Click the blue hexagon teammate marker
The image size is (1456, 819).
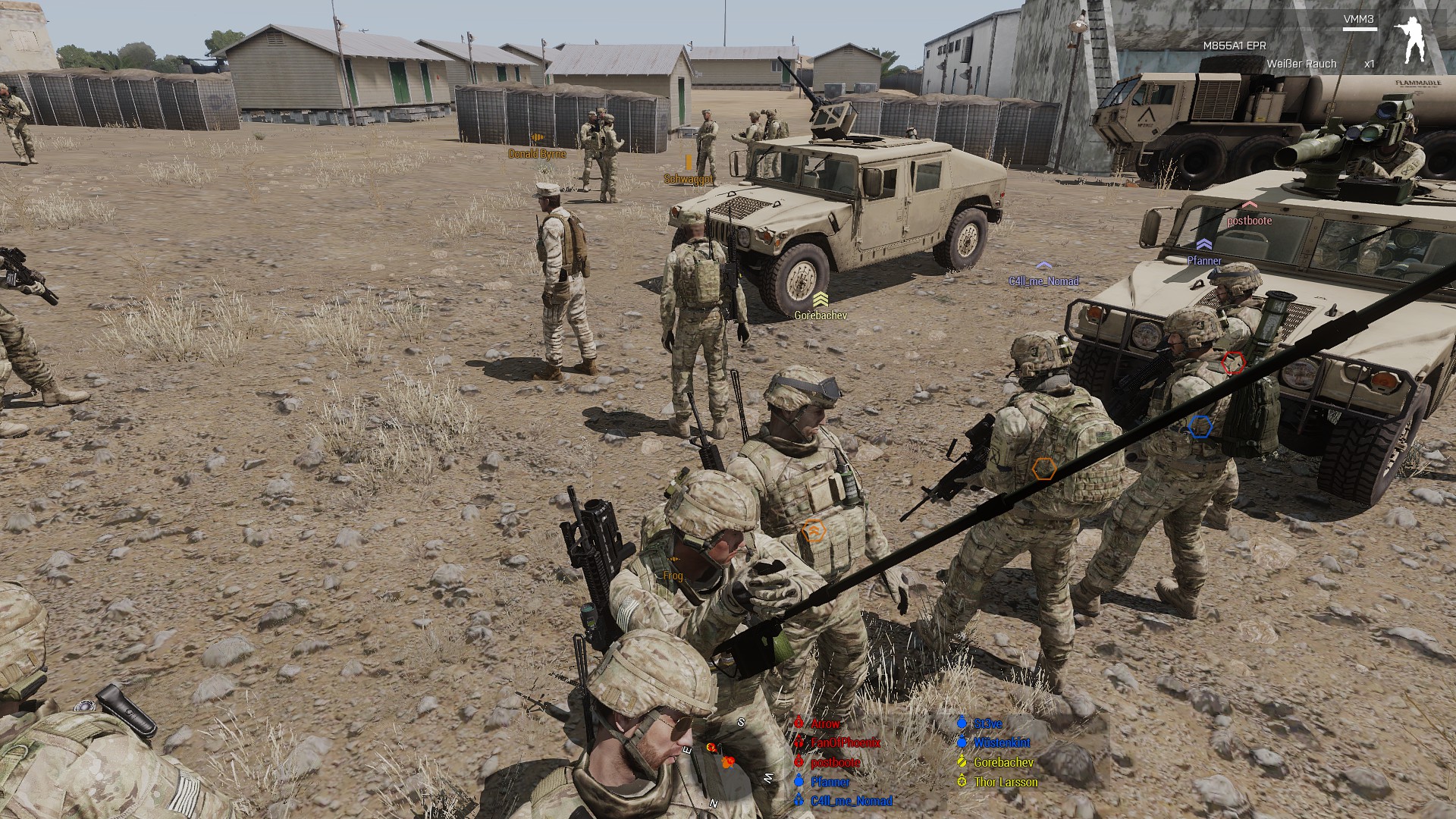[x=1199, y=427]
